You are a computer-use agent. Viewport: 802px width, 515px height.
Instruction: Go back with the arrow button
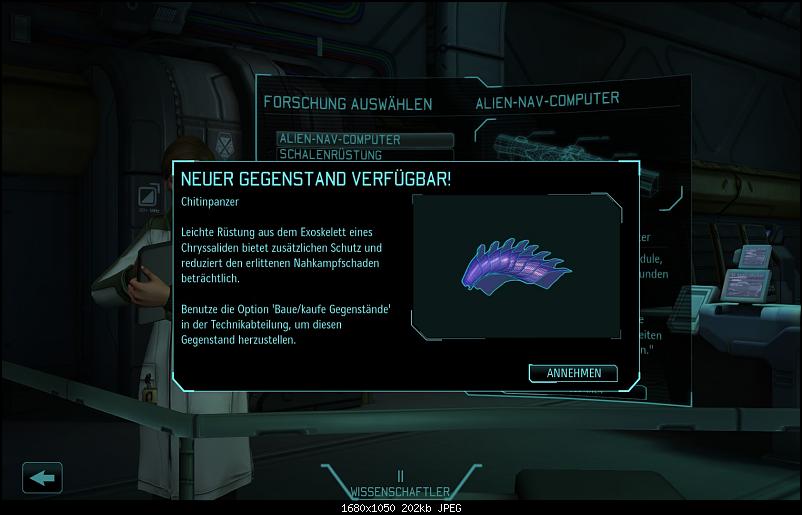tap(42, 477)
